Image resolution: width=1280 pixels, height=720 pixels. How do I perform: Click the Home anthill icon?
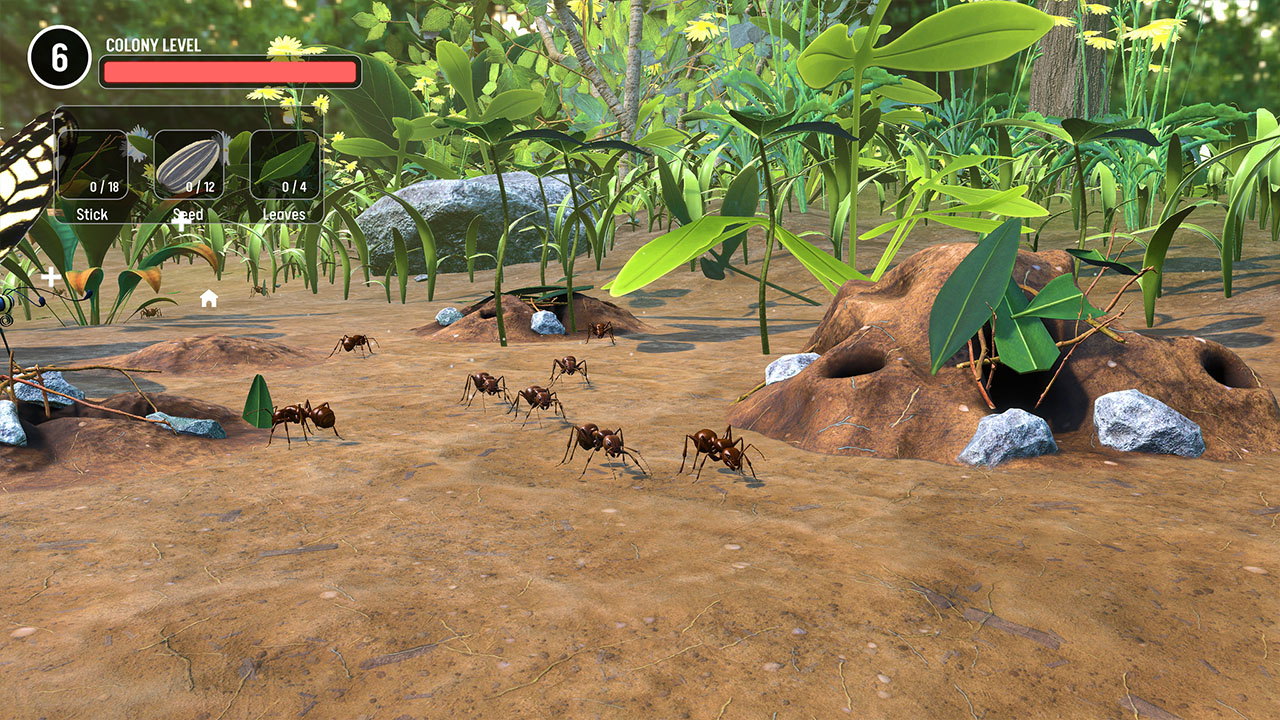coord(209,298)
